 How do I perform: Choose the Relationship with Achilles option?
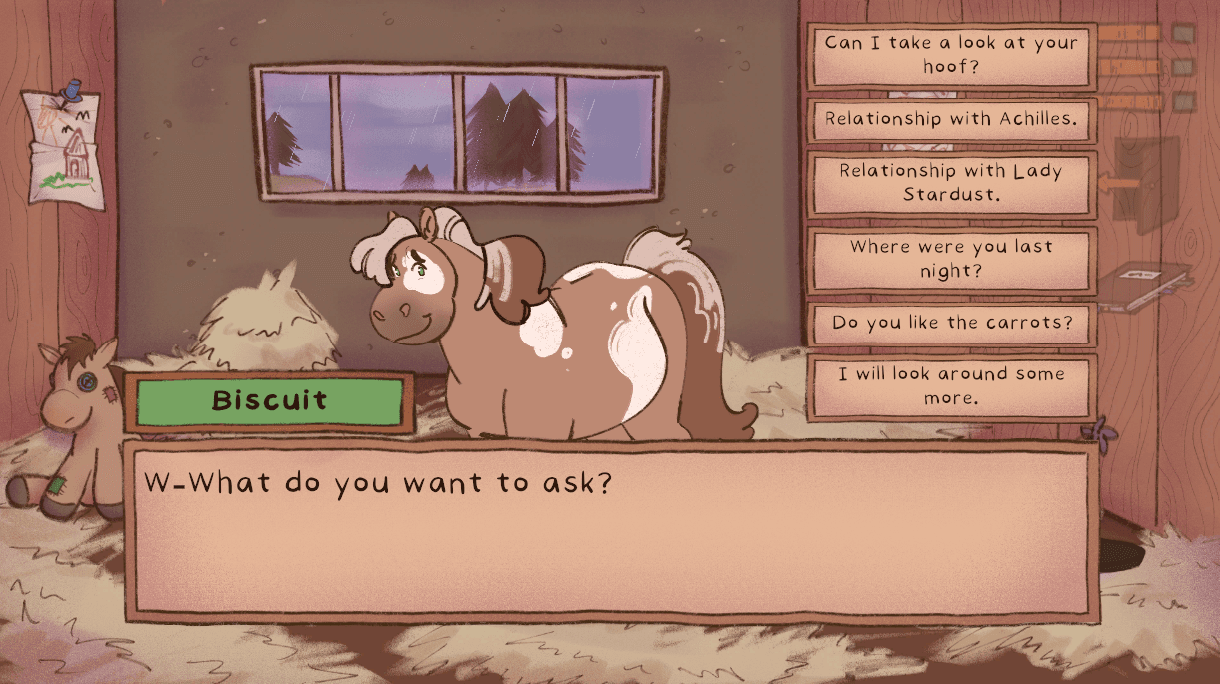[950, 119]
